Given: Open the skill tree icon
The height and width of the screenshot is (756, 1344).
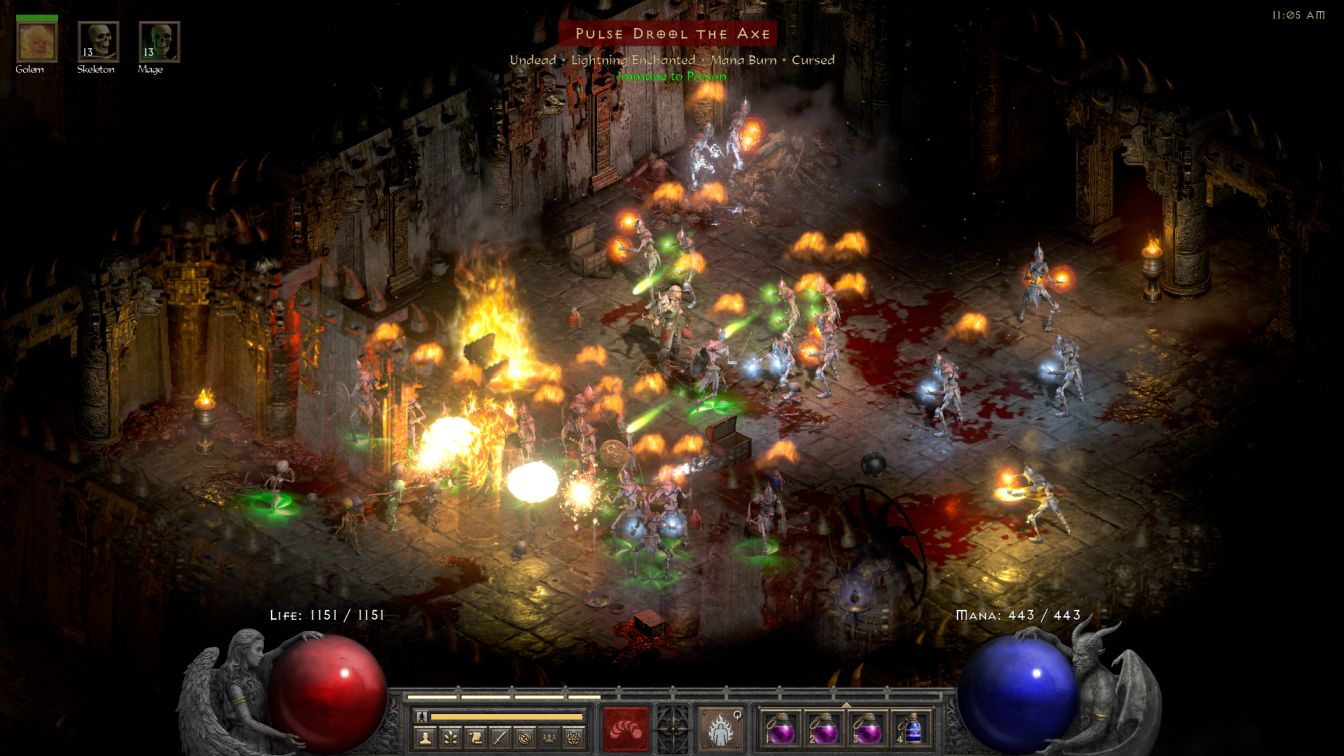Looking at the screenshot, I should coord(451,737).
